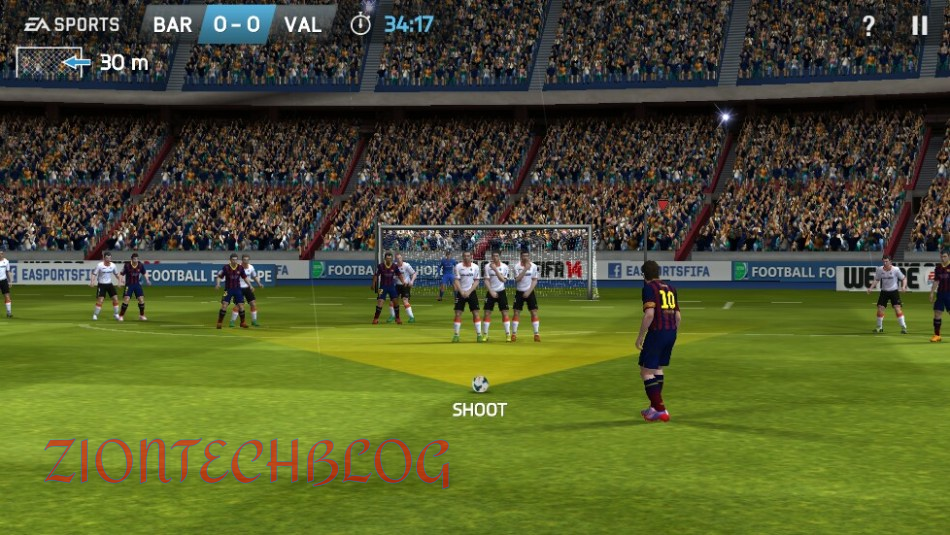Open help with the question mark icon
Viewport: 950px width, 535px height.
868,26
